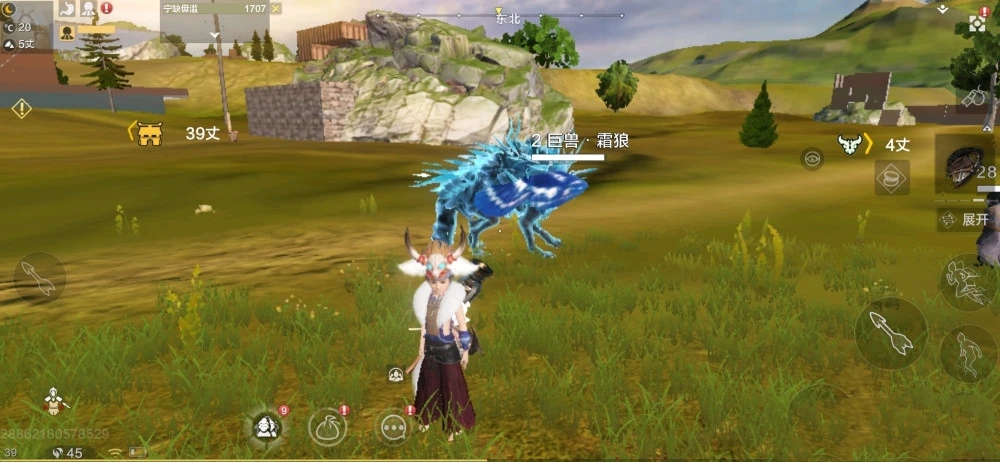Open the character menu with 9 notifications
This screenshot has height=462, width=1000.
click(x=266, y=427)
